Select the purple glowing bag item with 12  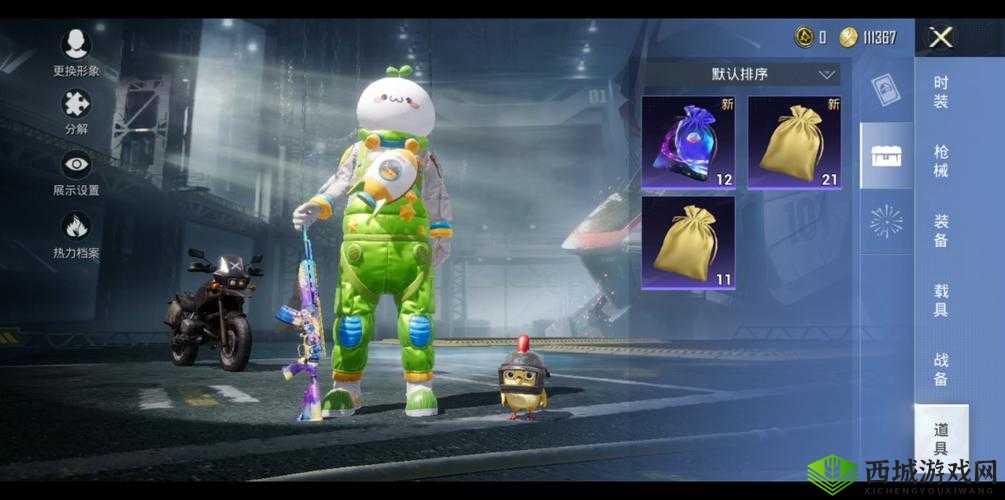click(x=688, y=142)
